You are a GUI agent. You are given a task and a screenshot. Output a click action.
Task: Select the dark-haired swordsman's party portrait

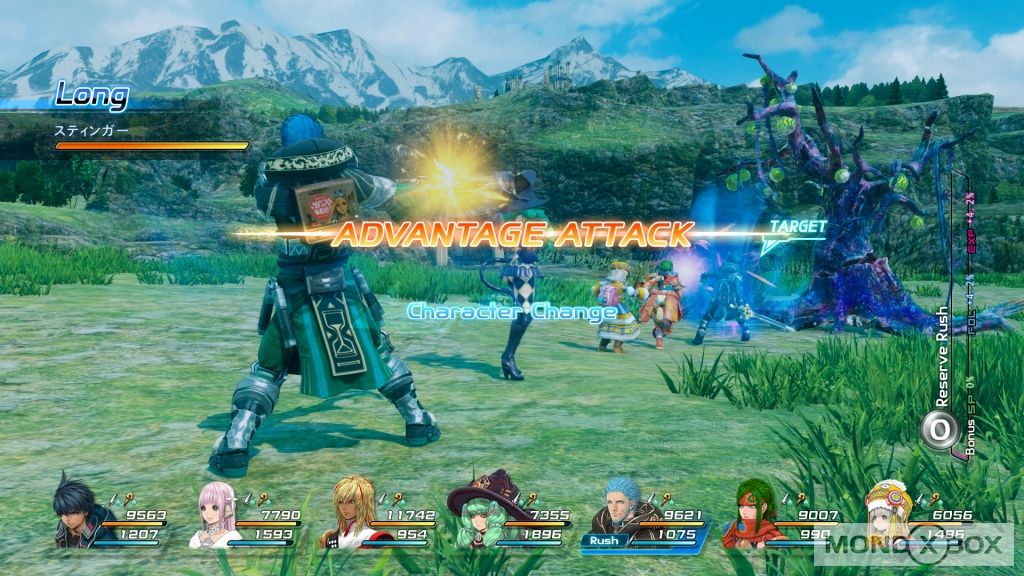click(x=76, y=510)
